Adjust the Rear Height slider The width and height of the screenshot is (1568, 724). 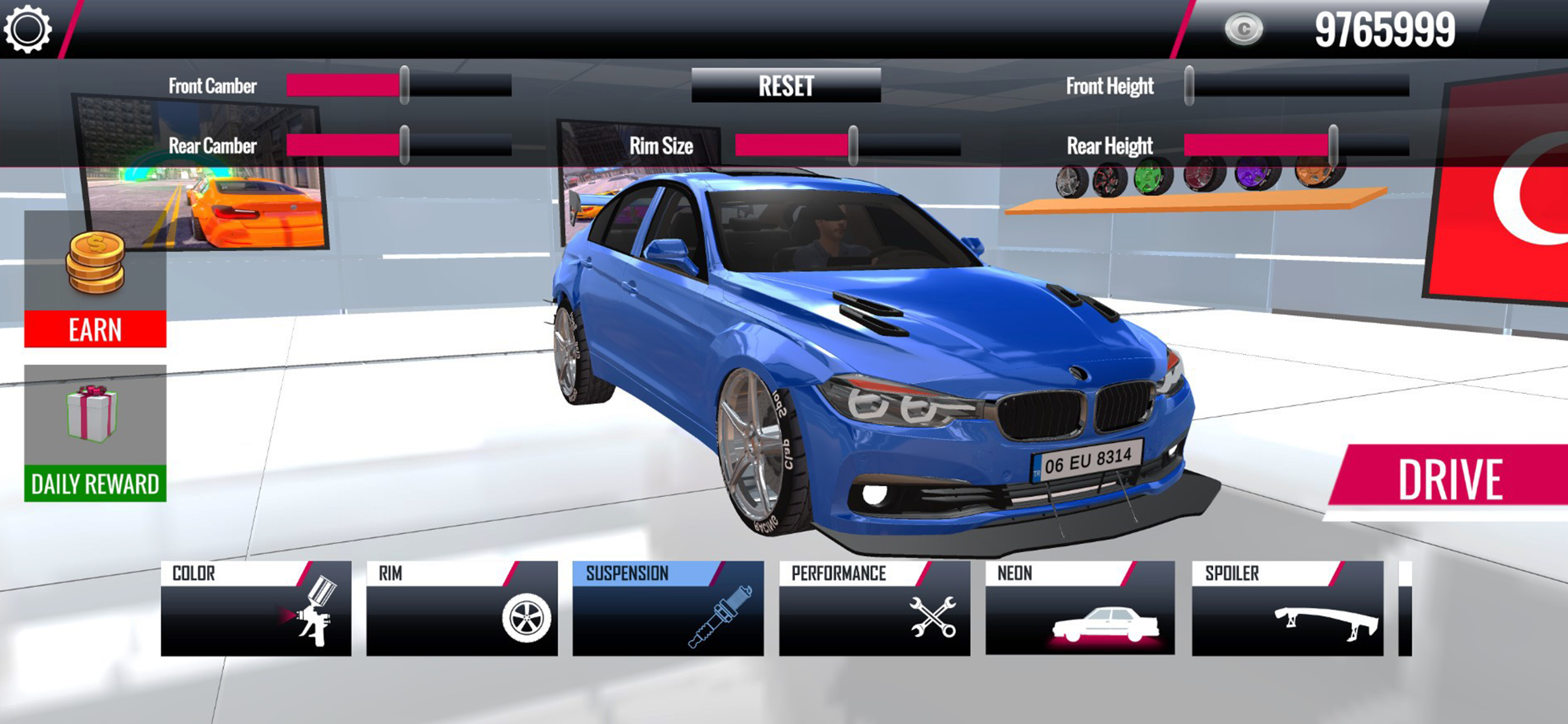coord(1333,145)
